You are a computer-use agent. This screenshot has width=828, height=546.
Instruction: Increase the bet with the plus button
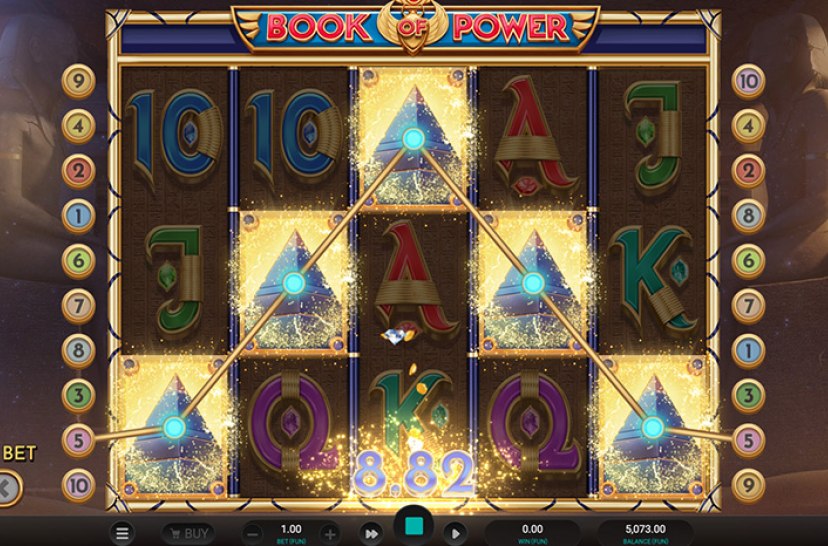coord(329,534)
